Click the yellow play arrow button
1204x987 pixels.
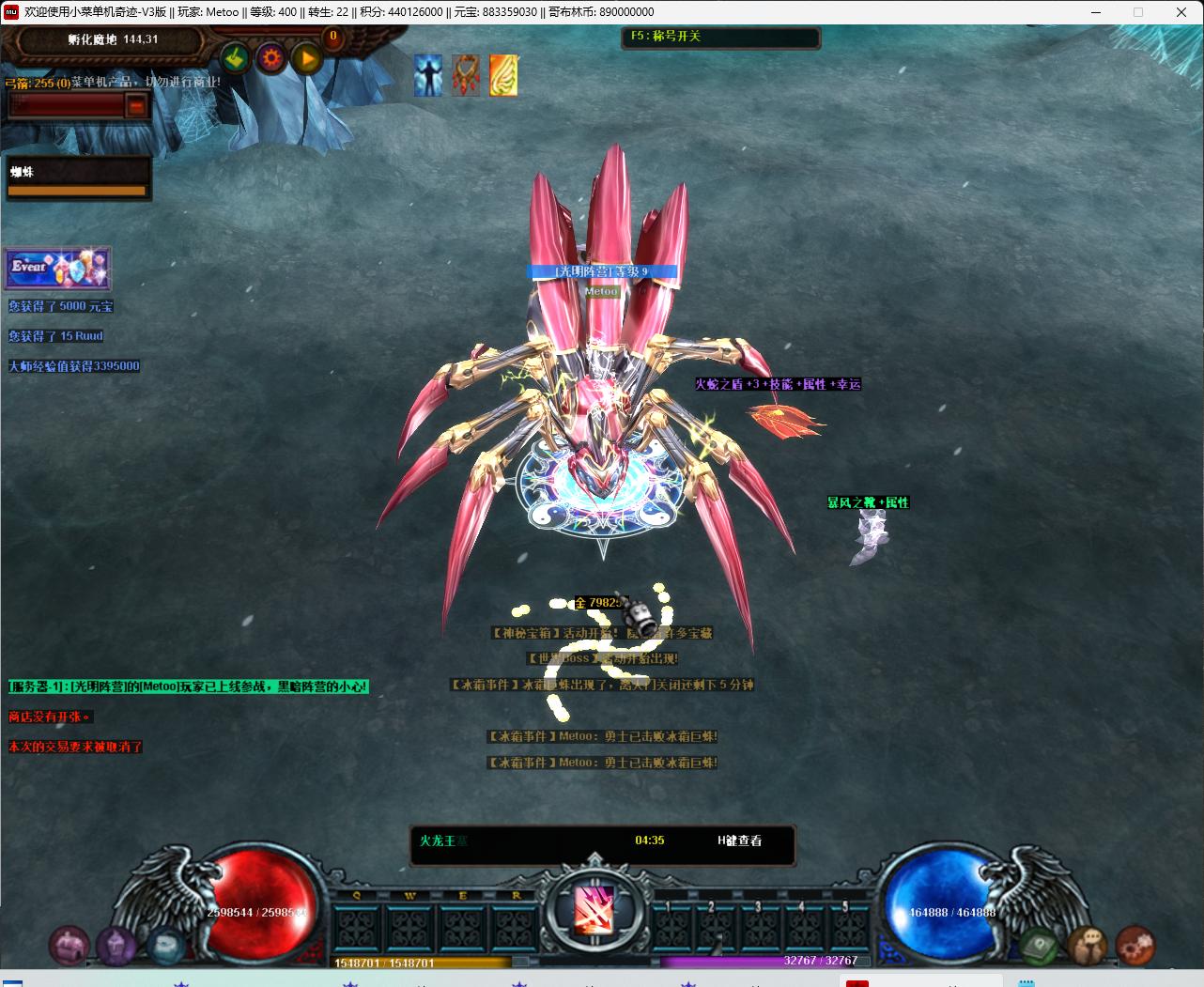pyautogui.click(x=307, y=59)
